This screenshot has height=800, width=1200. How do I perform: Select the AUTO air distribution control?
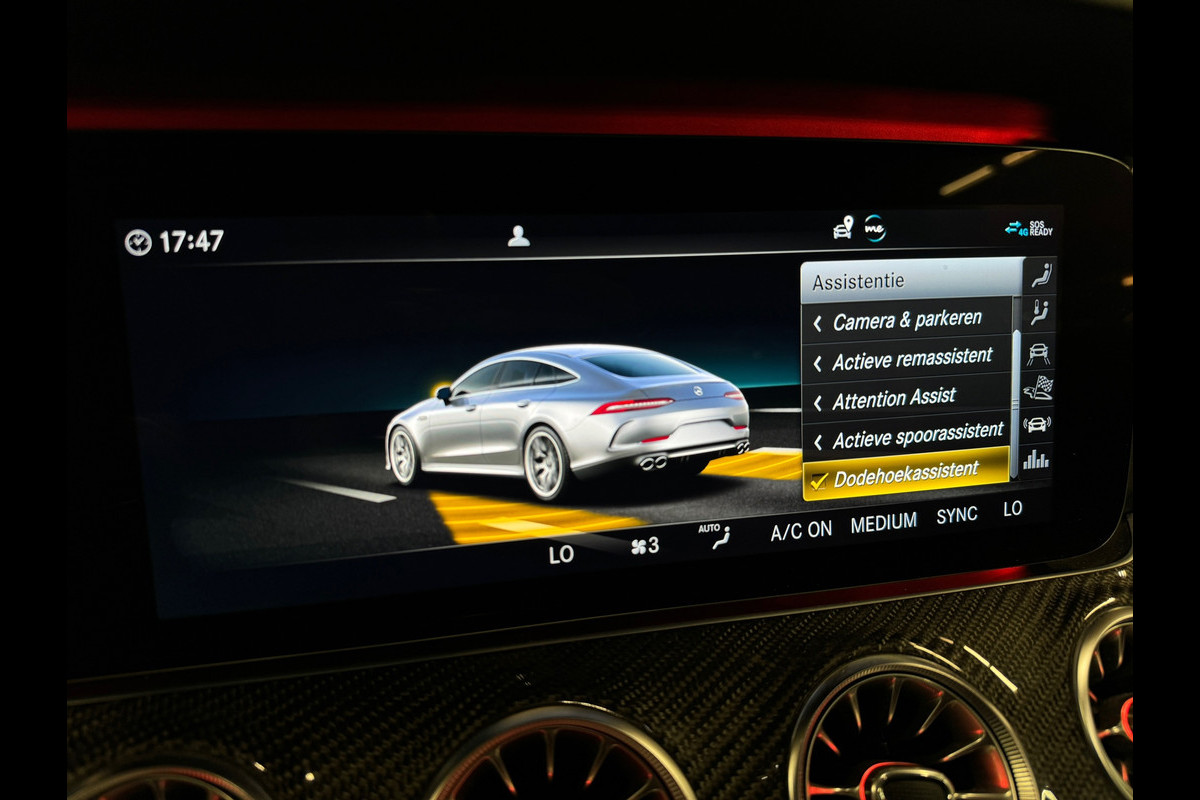click(714, 536)
